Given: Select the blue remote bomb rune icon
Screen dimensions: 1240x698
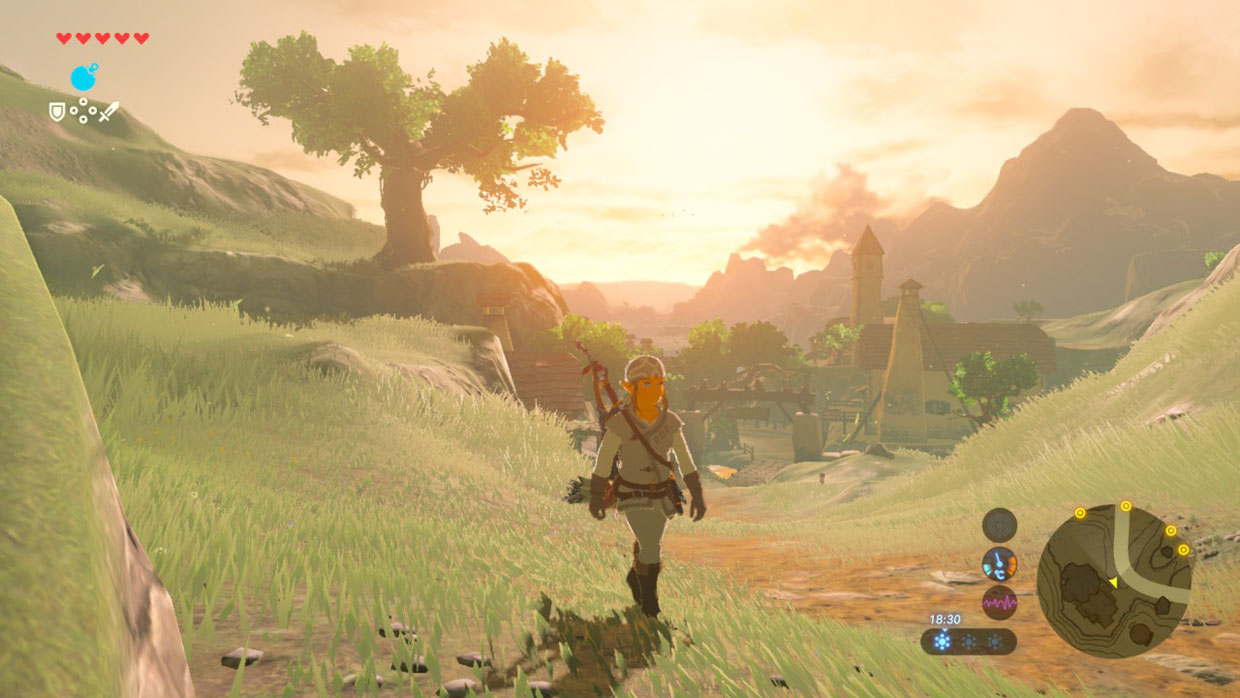Looking at the screenshot, I should click(84, 77).
